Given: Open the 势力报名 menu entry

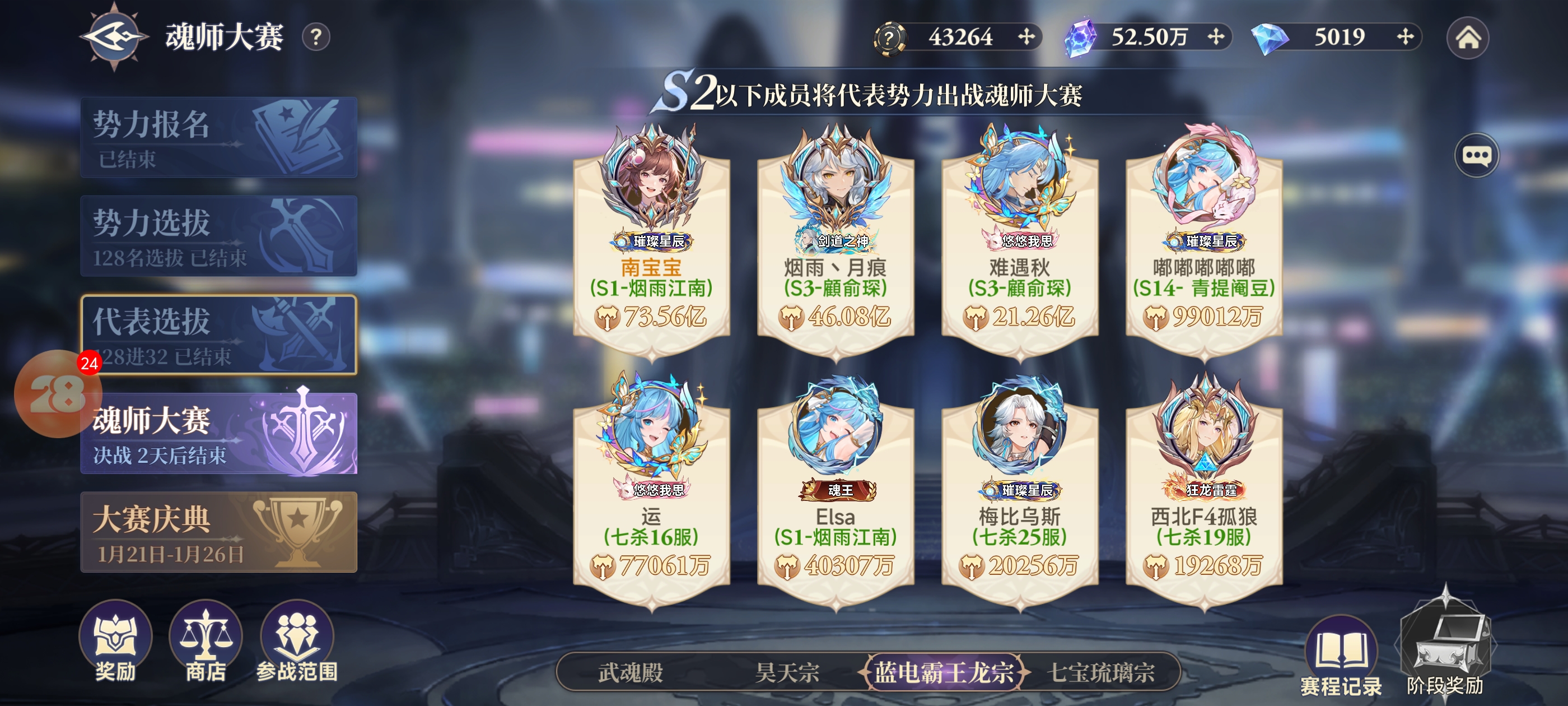Looking at the screenshot, I should (218, 138).
